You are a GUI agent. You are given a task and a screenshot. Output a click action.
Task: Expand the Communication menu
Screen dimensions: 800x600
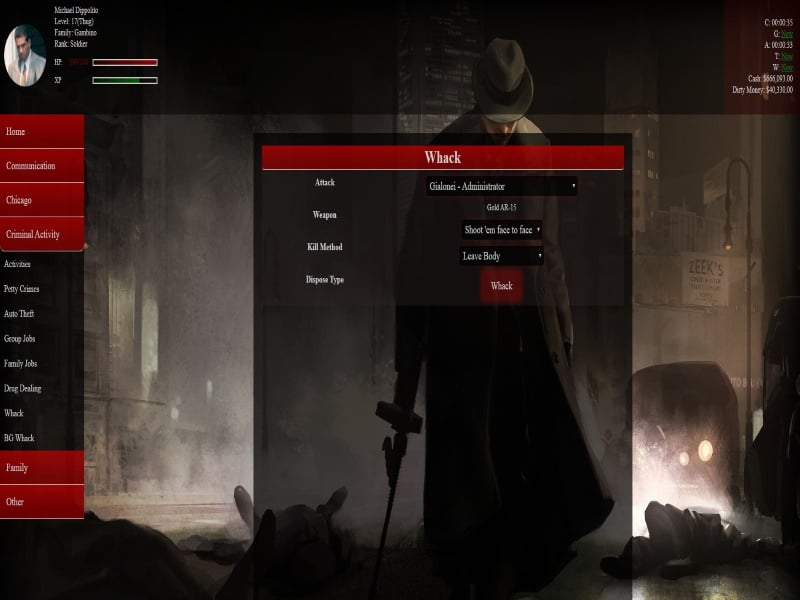click(x=42, y=166)
